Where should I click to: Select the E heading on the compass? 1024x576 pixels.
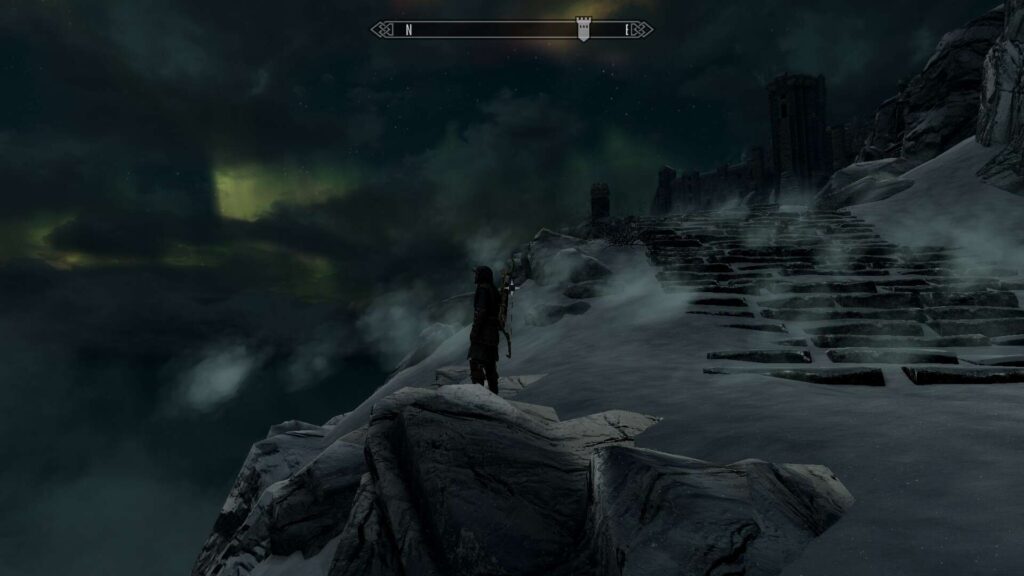(x=628, y=30)
